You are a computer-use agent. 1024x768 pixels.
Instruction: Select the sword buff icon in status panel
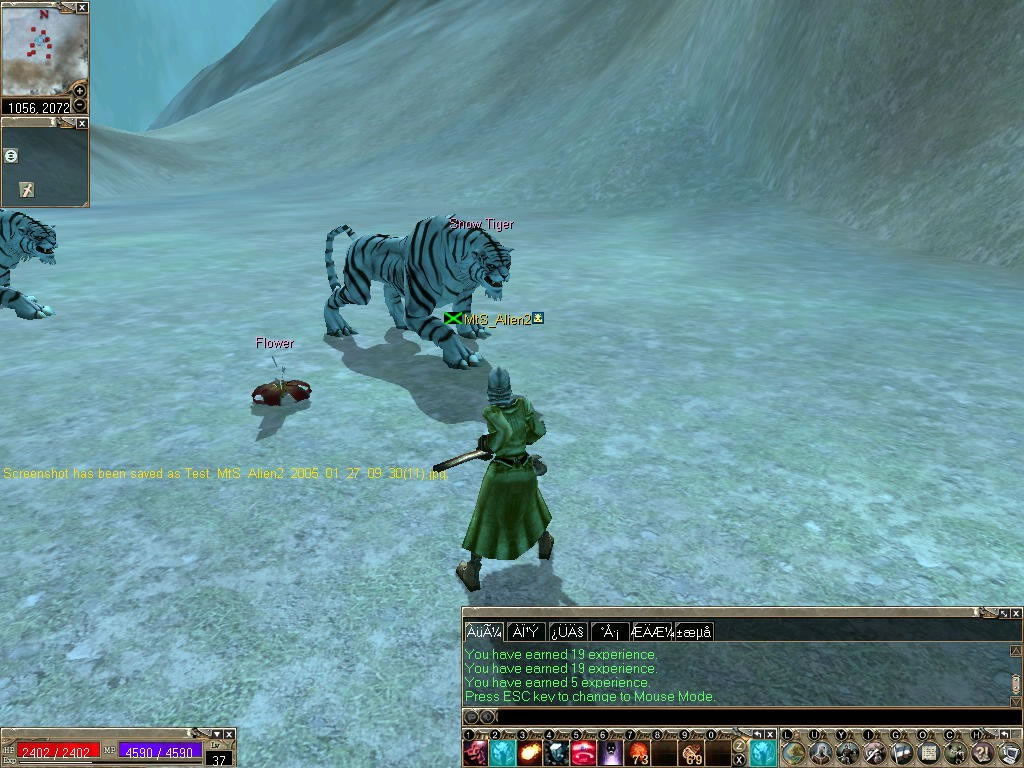click(27, 189)
